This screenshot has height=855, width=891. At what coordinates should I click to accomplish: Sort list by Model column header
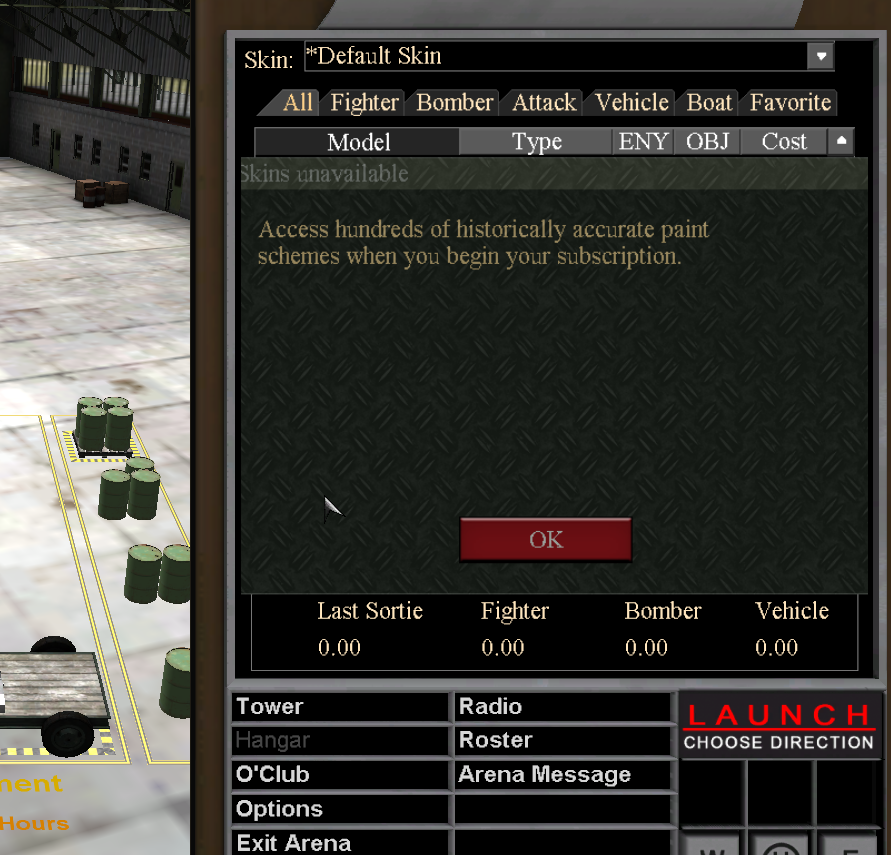(358, 142)
